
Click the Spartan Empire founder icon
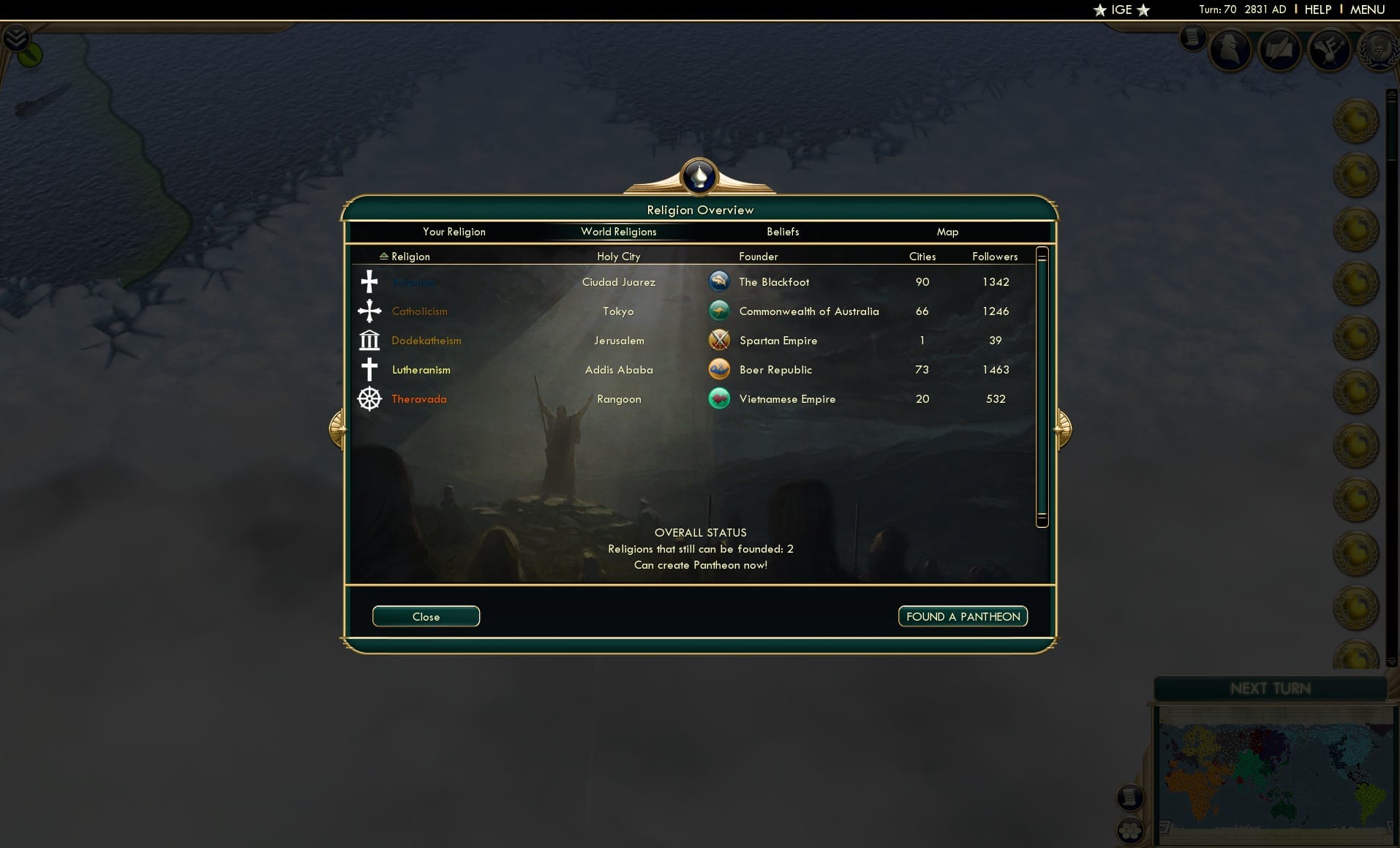coord(720,339)
